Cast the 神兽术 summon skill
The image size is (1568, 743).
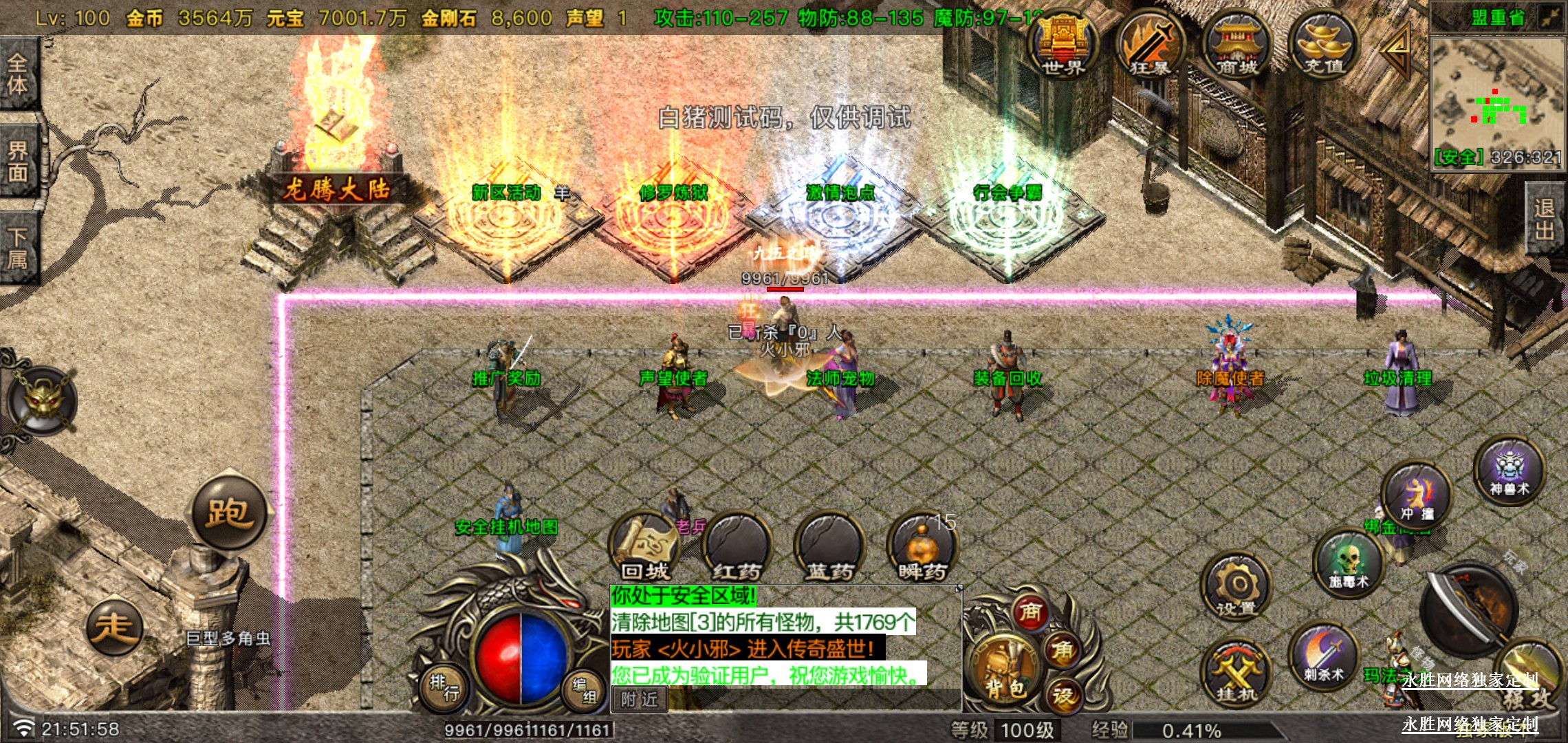[x=1509, y=471]
